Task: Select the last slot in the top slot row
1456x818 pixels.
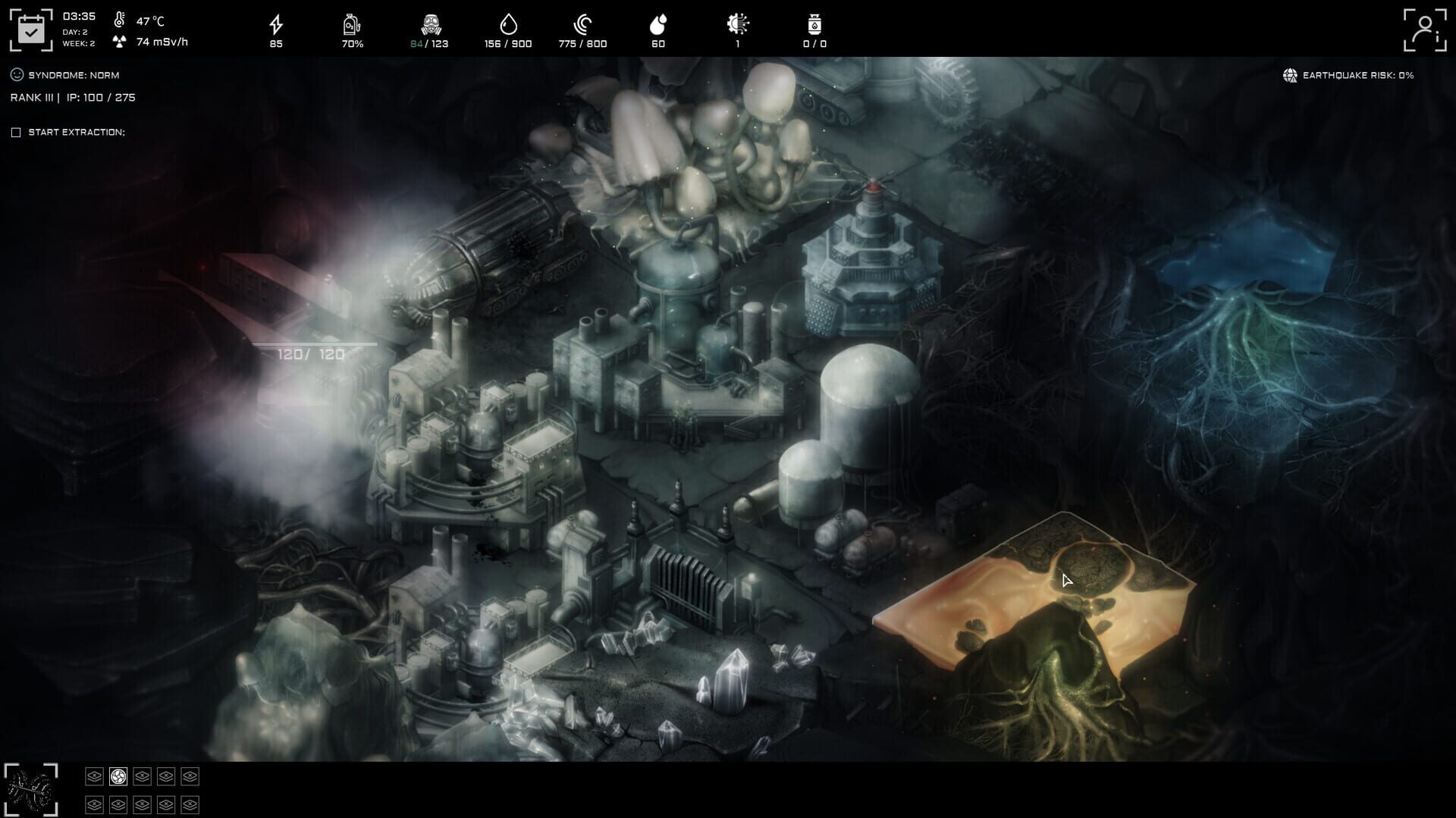Action: click(x=190, y=776)
